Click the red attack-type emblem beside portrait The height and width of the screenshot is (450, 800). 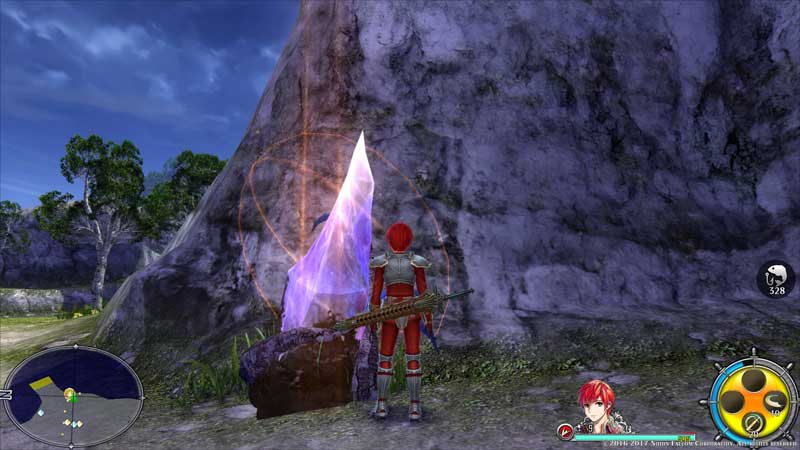point(566,431)
